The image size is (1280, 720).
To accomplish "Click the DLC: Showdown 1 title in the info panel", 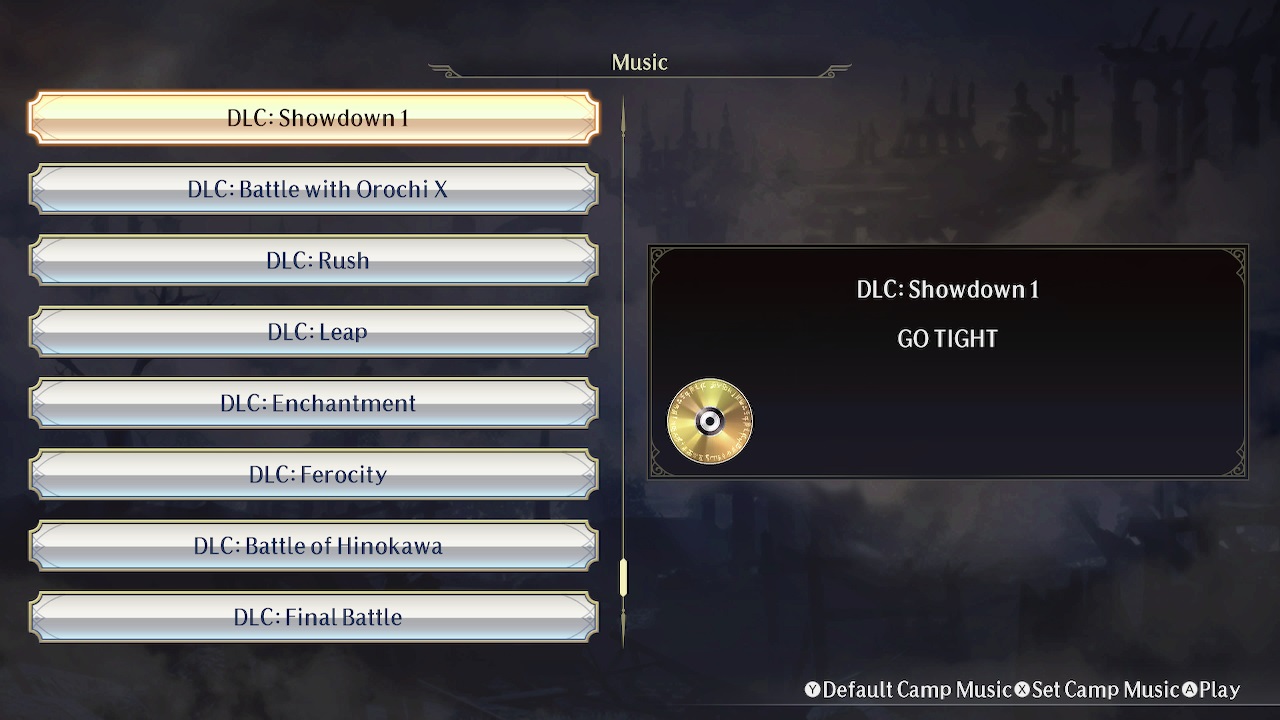I will pyautogui.click(x=946, y=289).
